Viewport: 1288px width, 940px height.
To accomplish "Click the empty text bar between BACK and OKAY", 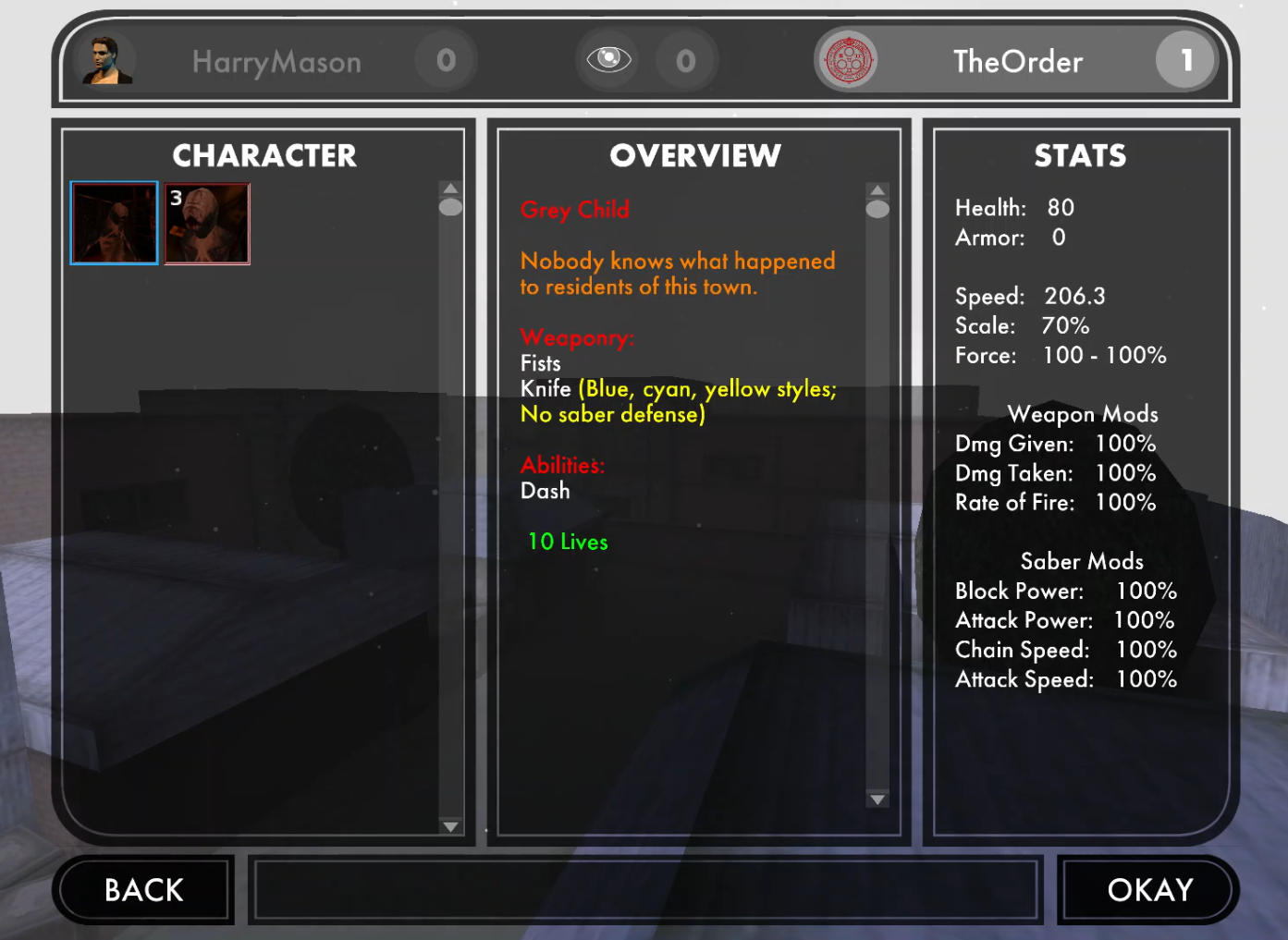I will [645, 889].
